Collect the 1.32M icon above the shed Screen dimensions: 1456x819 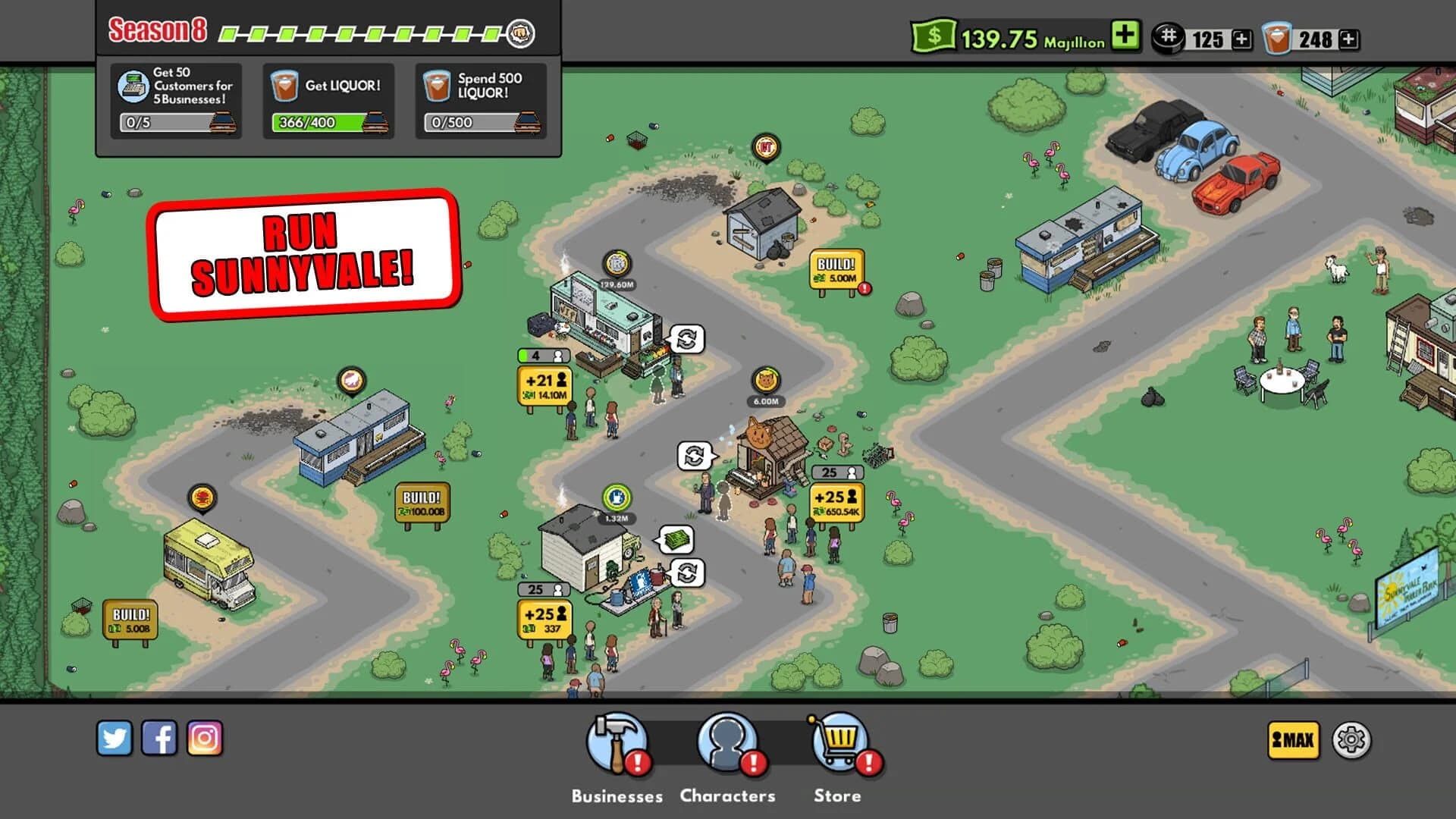(x=617, y=497)
